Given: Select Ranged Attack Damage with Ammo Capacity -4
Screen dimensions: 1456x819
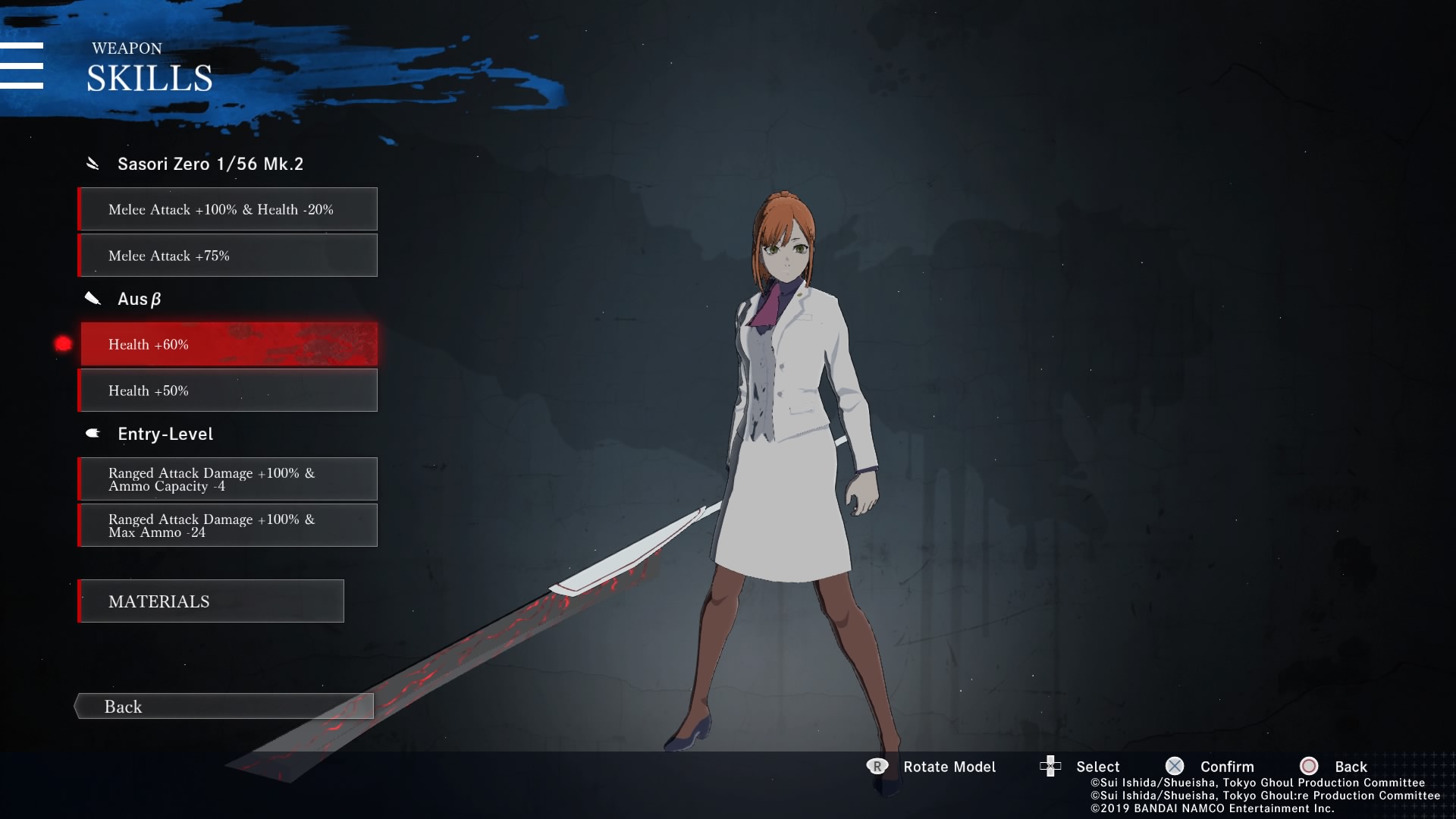Looking at the screenshot, I should (227, 479).
